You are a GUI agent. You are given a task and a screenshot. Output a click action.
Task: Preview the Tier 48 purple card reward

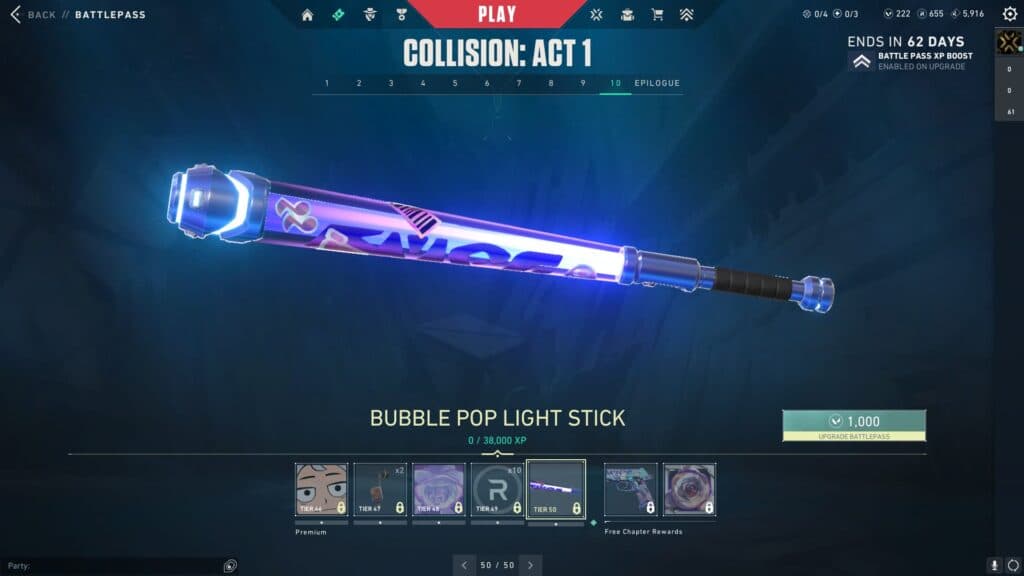click(x=439, y=489)
